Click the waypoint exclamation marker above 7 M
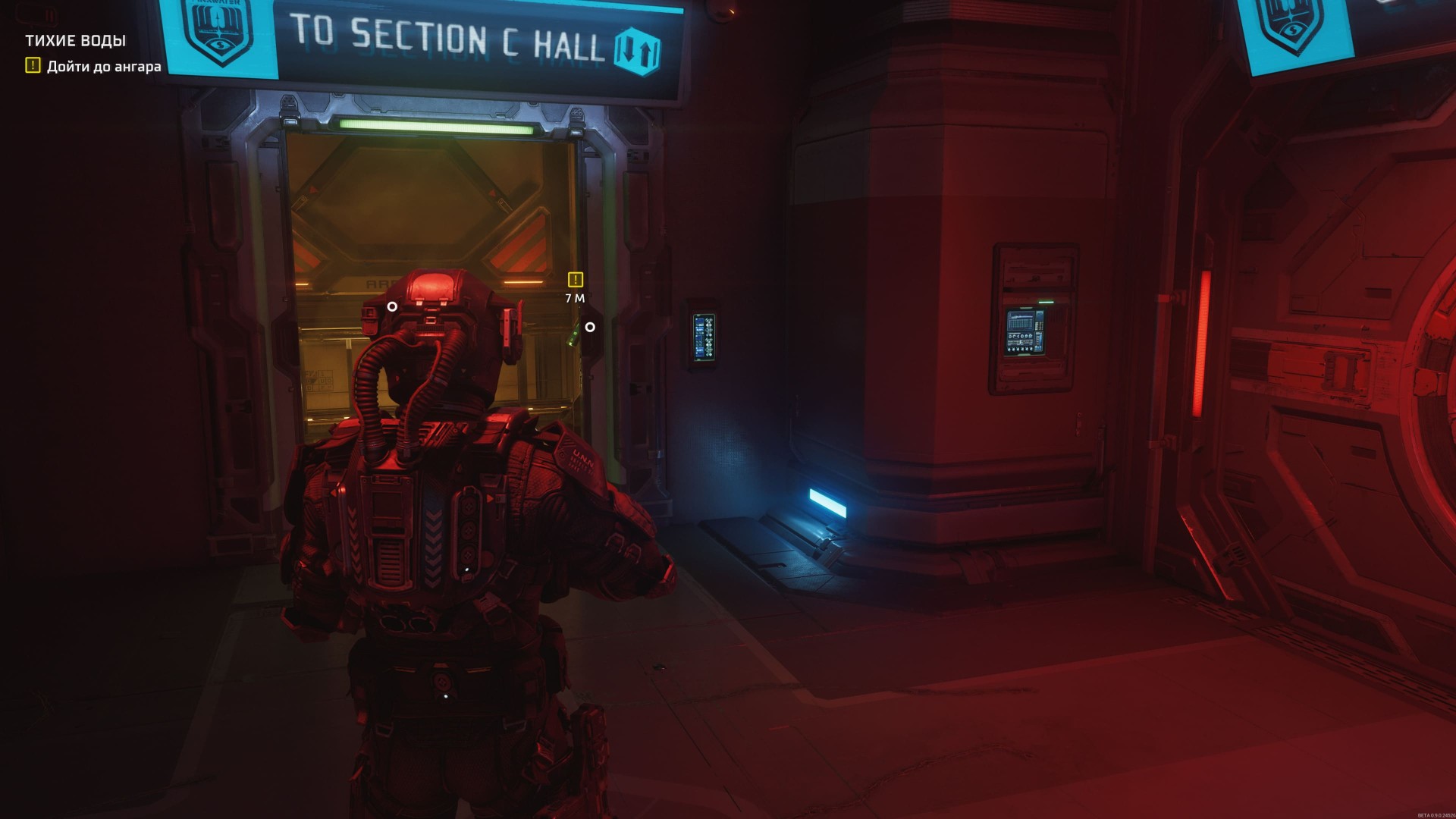Image resolution: width=1456 pixels, height=819 pixels. pos(575,280)
